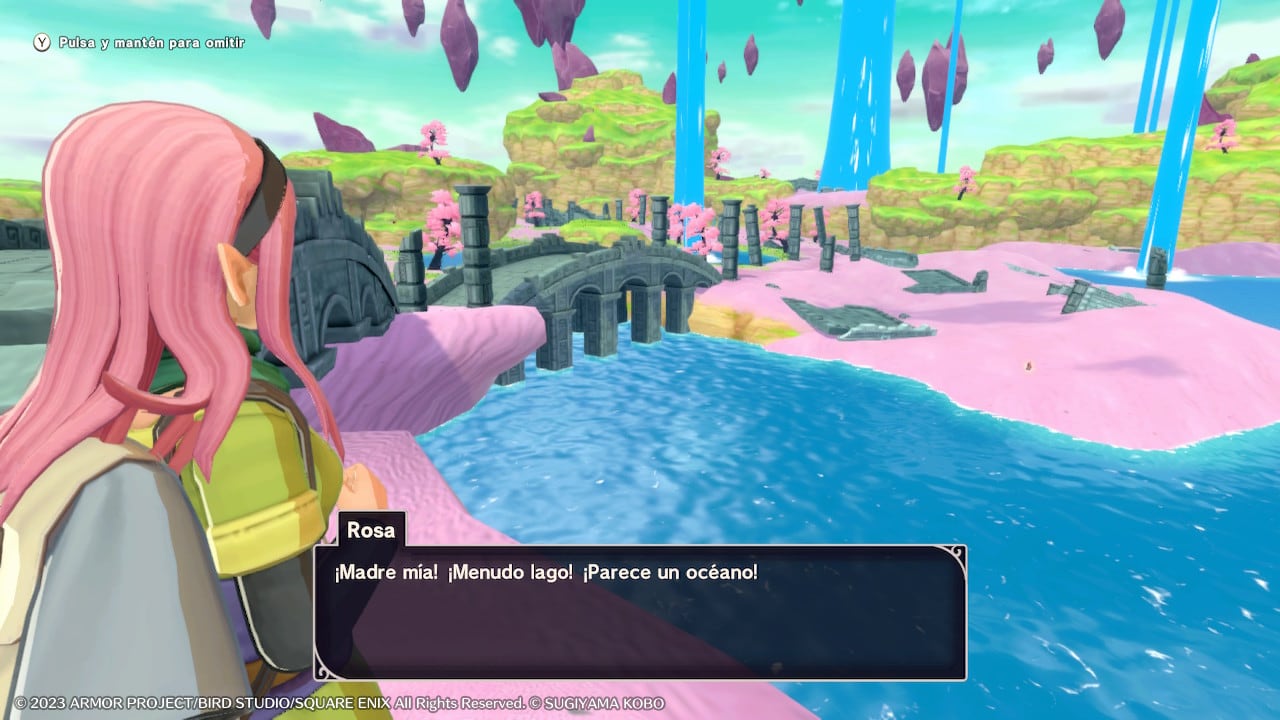Advance Rosa's dialogue text box

click(x=640, y=612)
